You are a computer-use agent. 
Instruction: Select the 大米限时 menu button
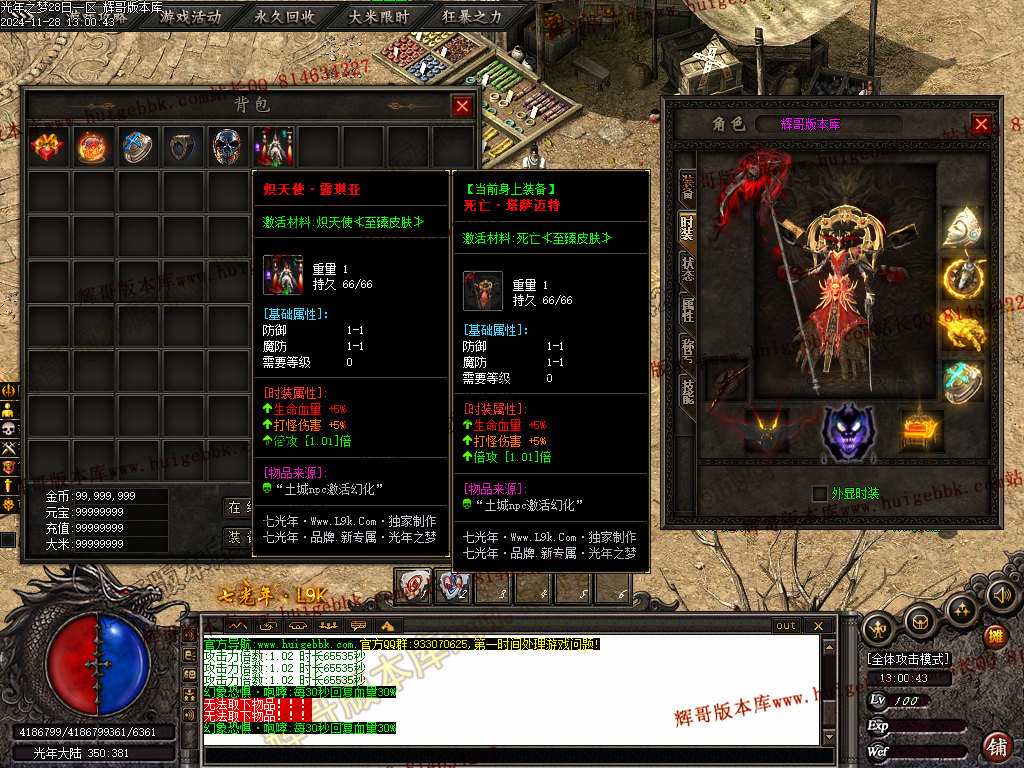coord(378,17)
